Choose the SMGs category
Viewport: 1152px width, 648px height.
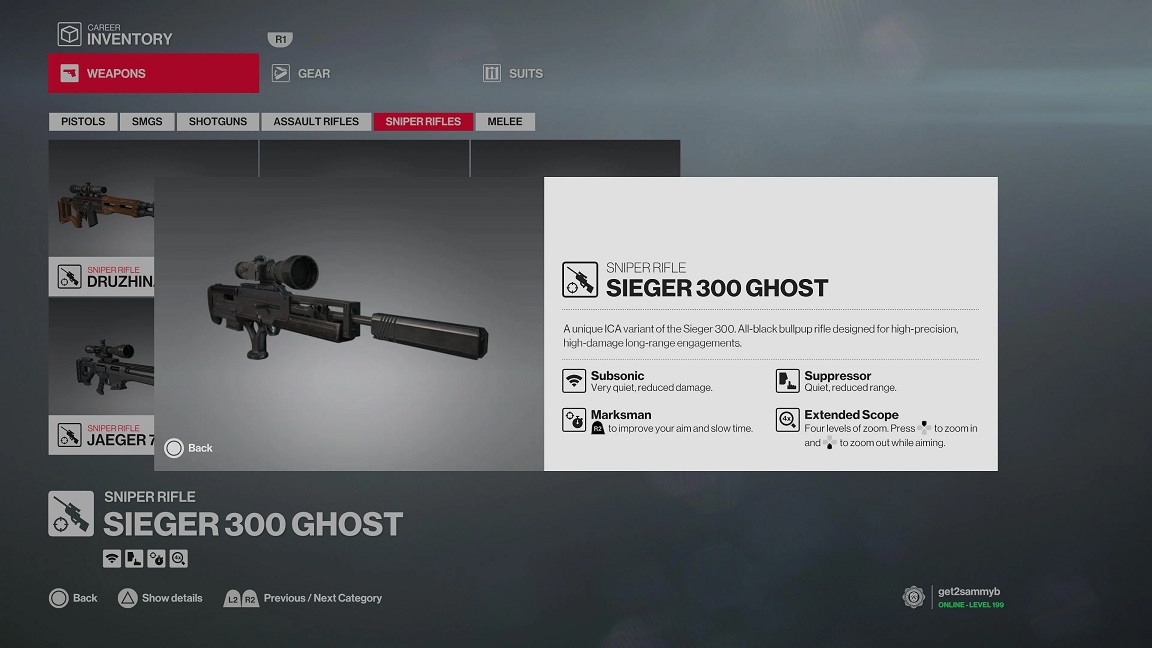click(x=147, y=121)
